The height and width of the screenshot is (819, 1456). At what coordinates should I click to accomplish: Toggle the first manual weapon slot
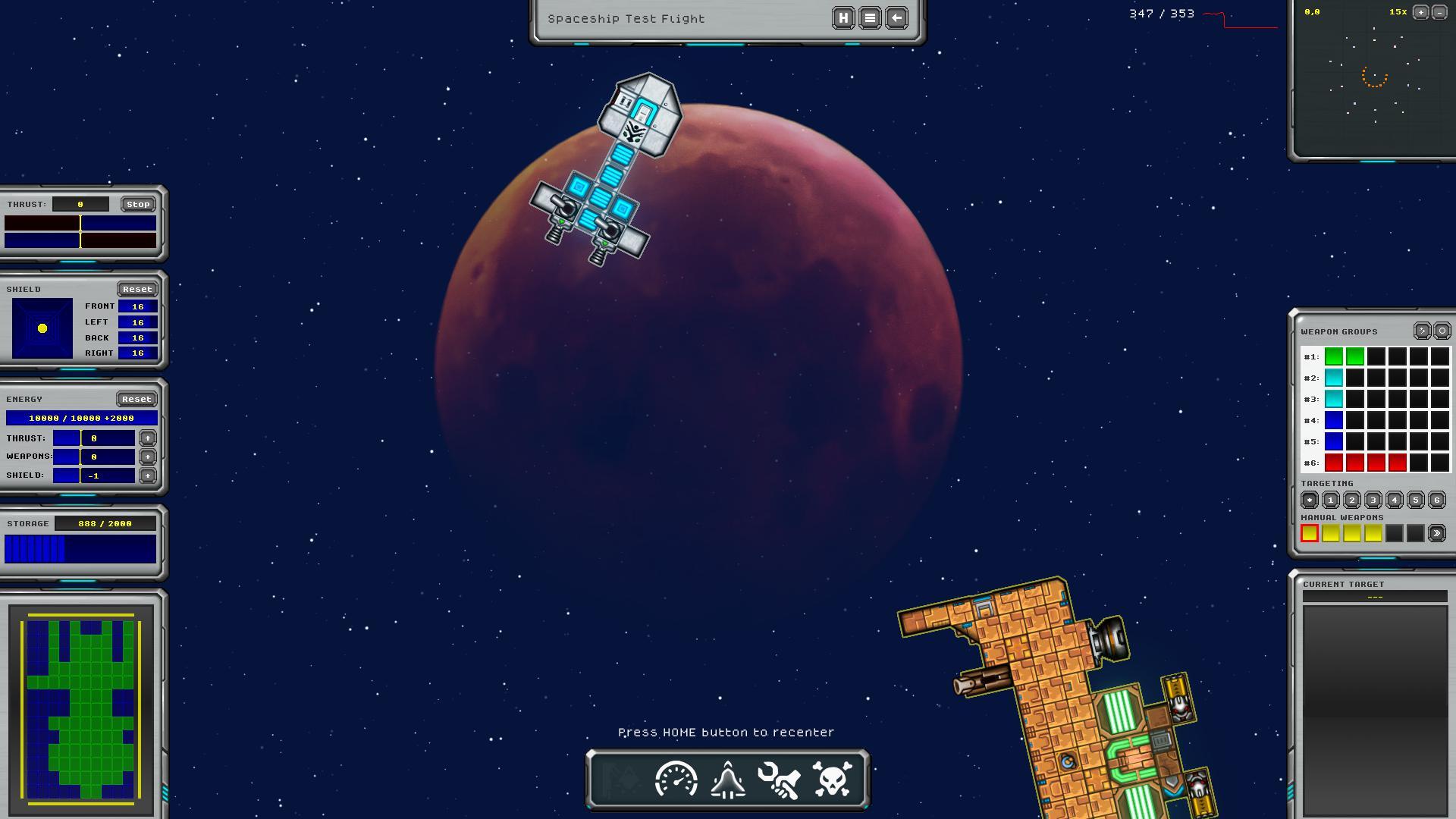[x=1311, y=532]
